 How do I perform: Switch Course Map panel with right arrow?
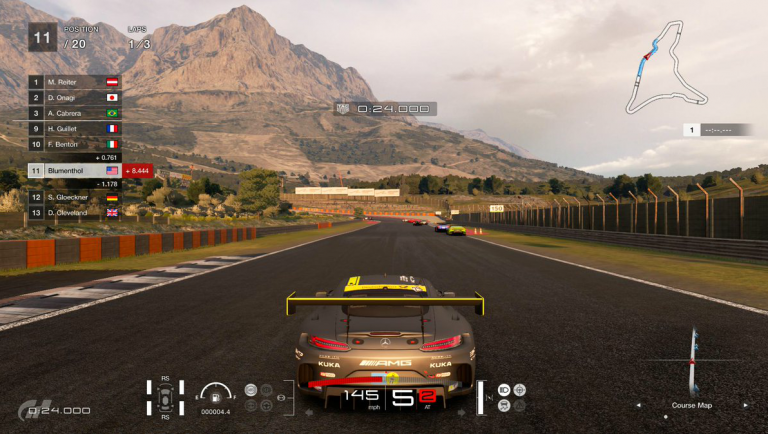(x=743, y=405)
